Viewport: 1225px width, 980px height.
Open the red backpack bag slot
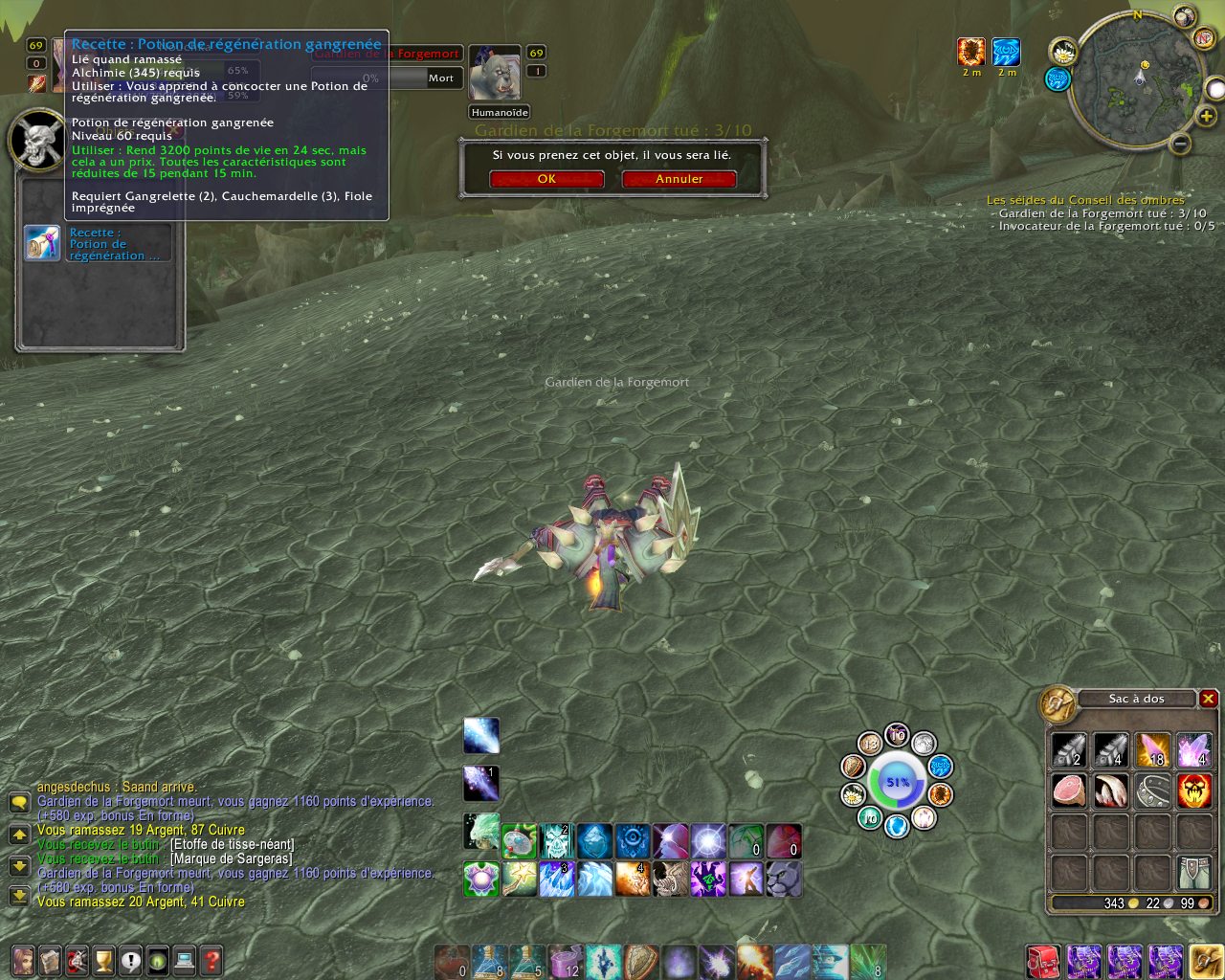coord(1043,961)
